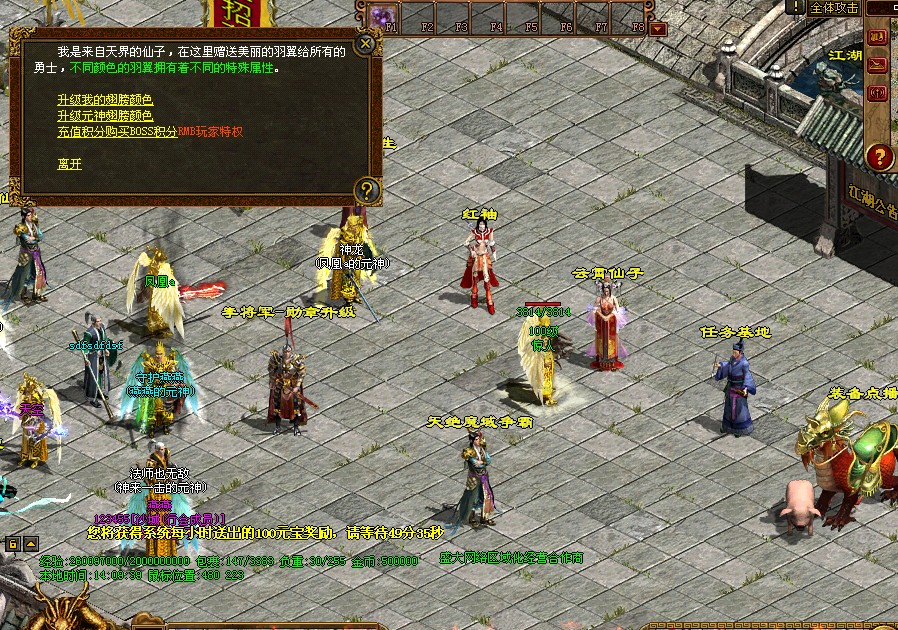The image size is (898, 630).
Task: Click the small square button by chat arrow
Action: (x=13, y=544)
